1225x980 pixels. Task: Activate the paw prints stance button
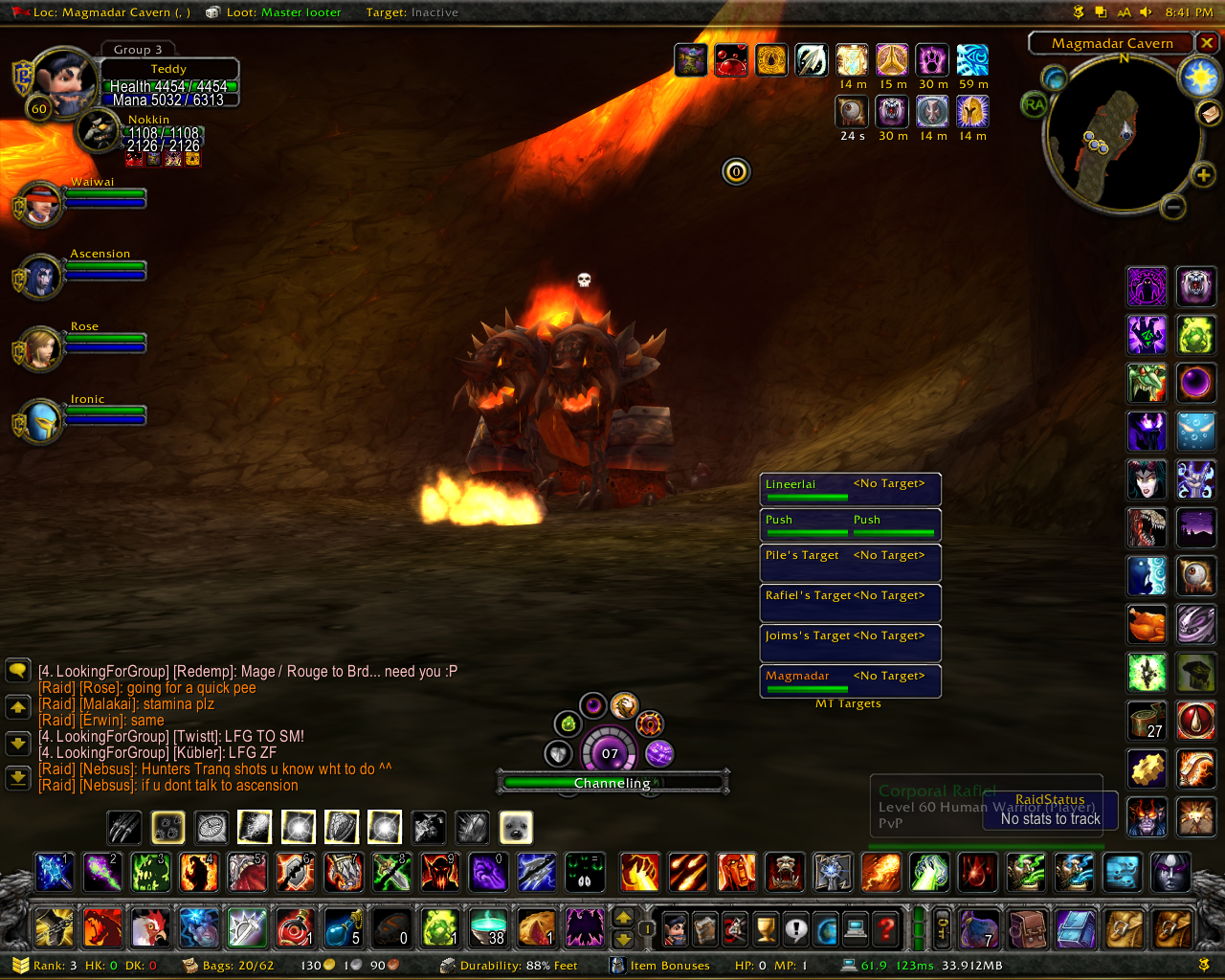[x=167, y=827]
